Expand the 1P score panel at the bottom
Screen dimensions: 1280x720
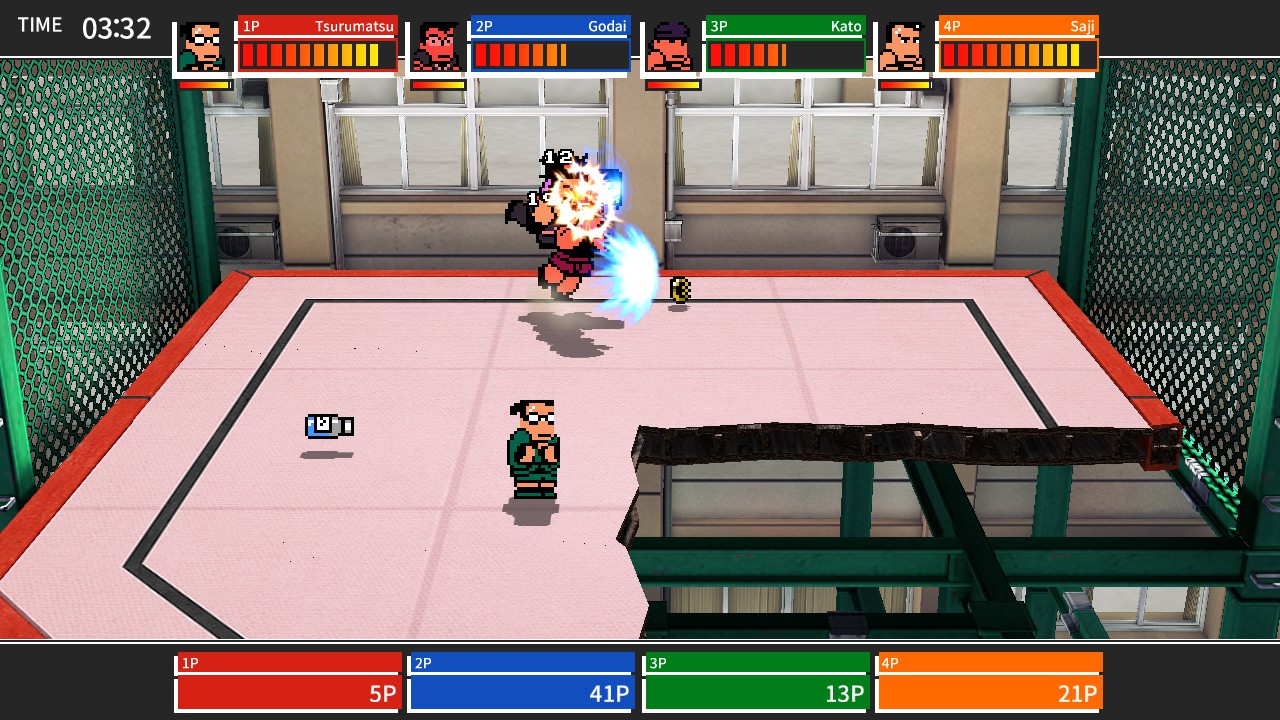click(x=287, y=680)
